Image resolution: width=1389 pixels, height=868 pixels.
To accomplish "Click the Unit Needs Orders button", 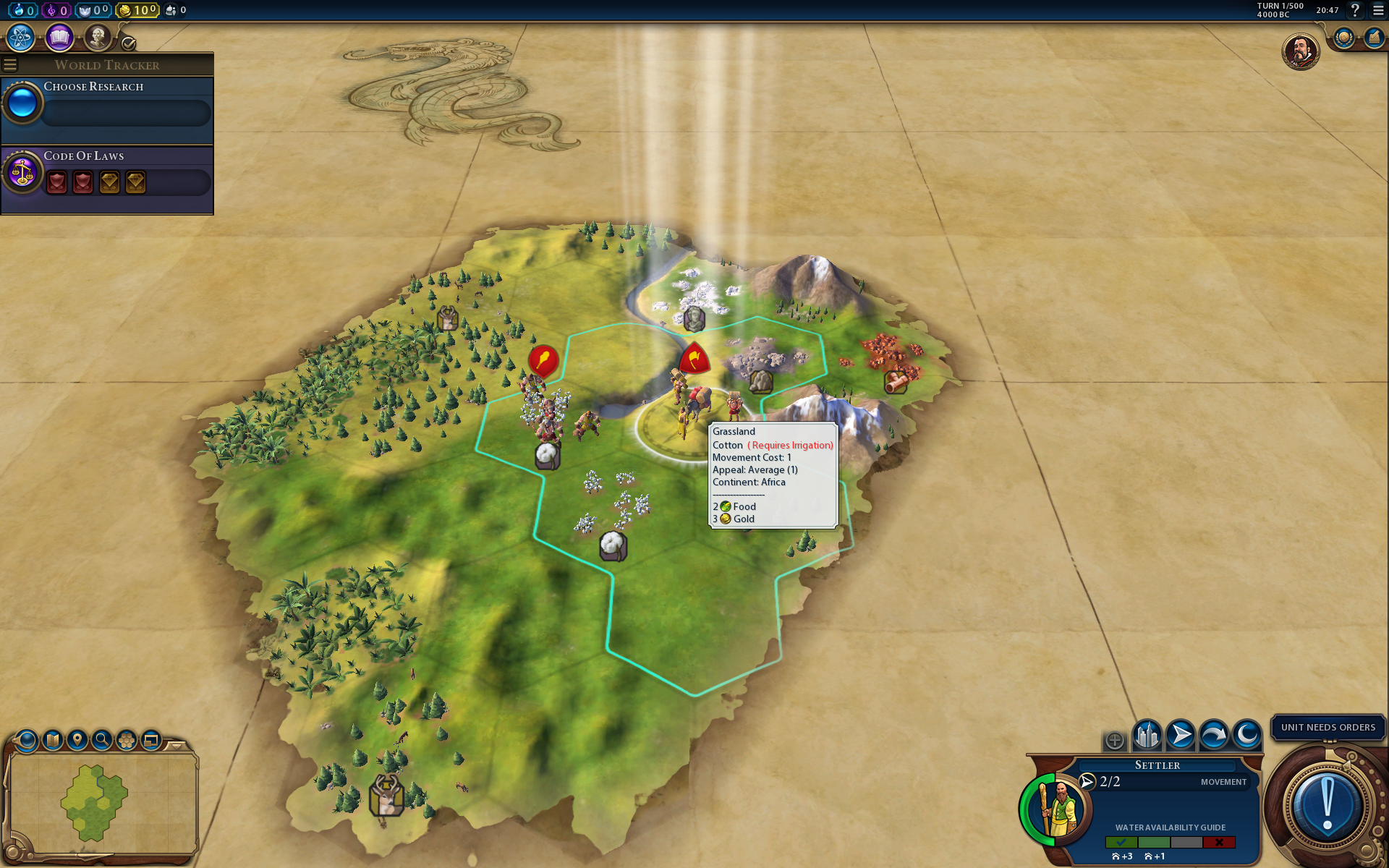I will coord(1328,727).
